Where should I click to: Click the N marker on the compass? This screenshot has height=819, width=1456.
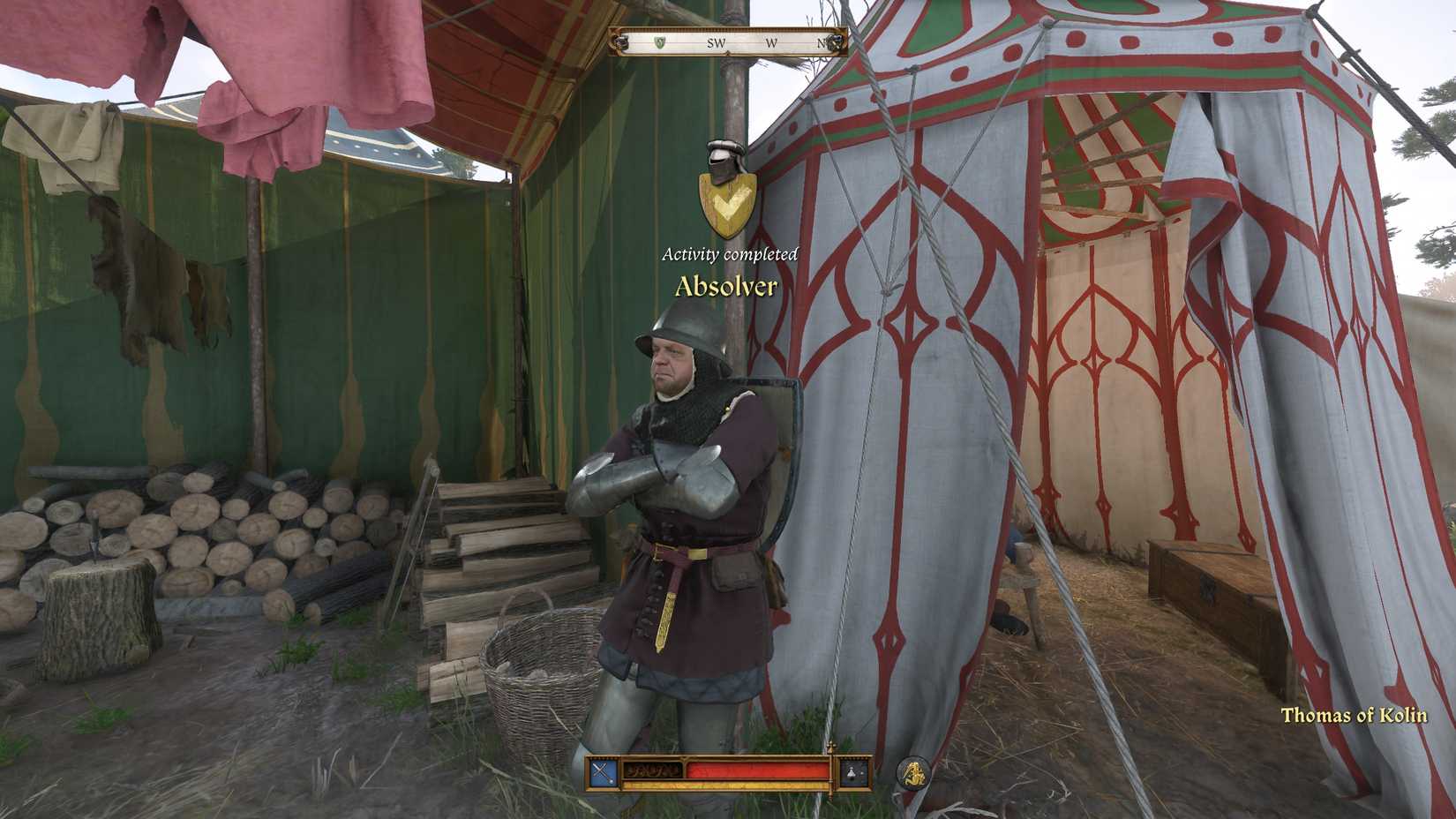pos(822,42)
